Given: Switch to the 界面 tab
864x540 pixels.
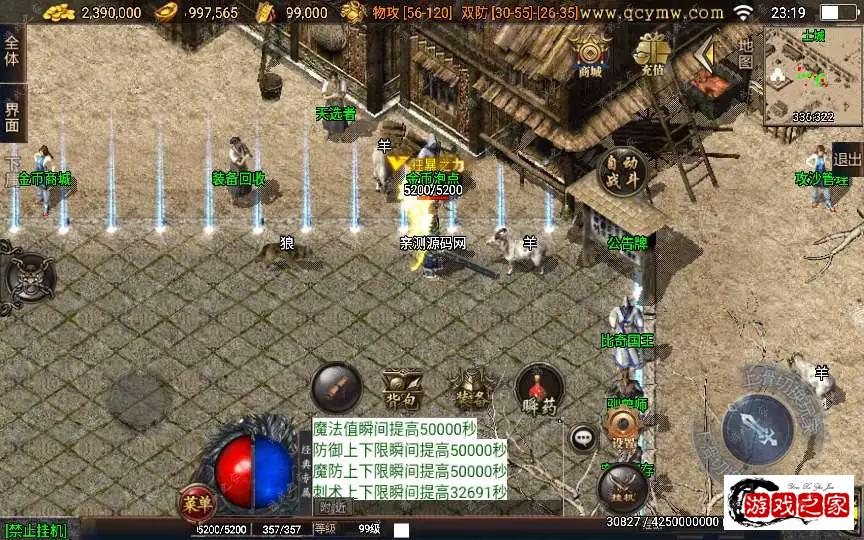Looking at the screenshot, I should click(x=12, y=116).
